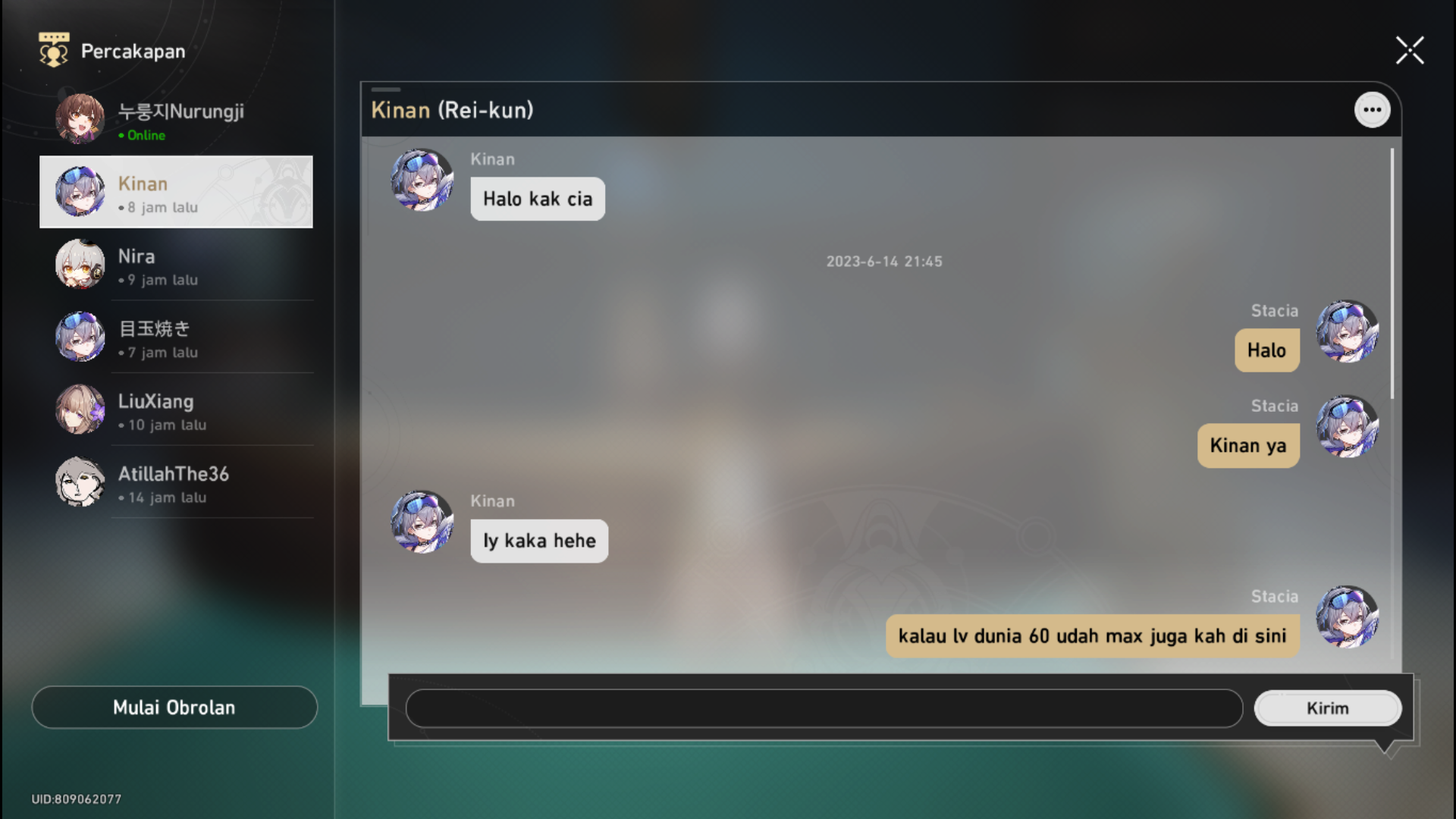Click AtillahThe36's avatar in the list
This screenshot has height=819, width=1456.
[80, 482]
